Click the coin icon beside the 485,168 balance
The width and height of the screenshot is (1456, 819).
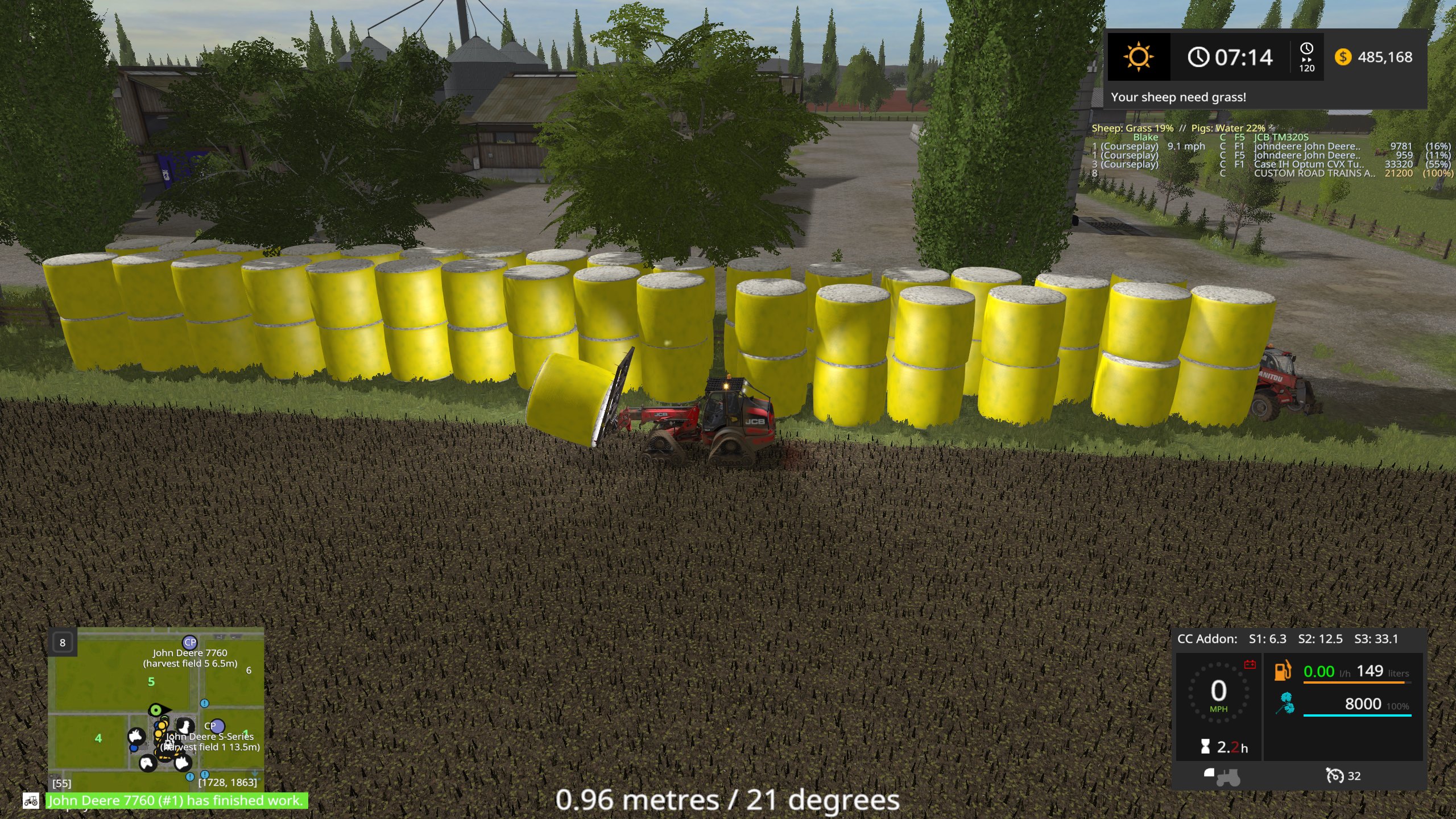pyautogui.click(x=1343, y=57)
